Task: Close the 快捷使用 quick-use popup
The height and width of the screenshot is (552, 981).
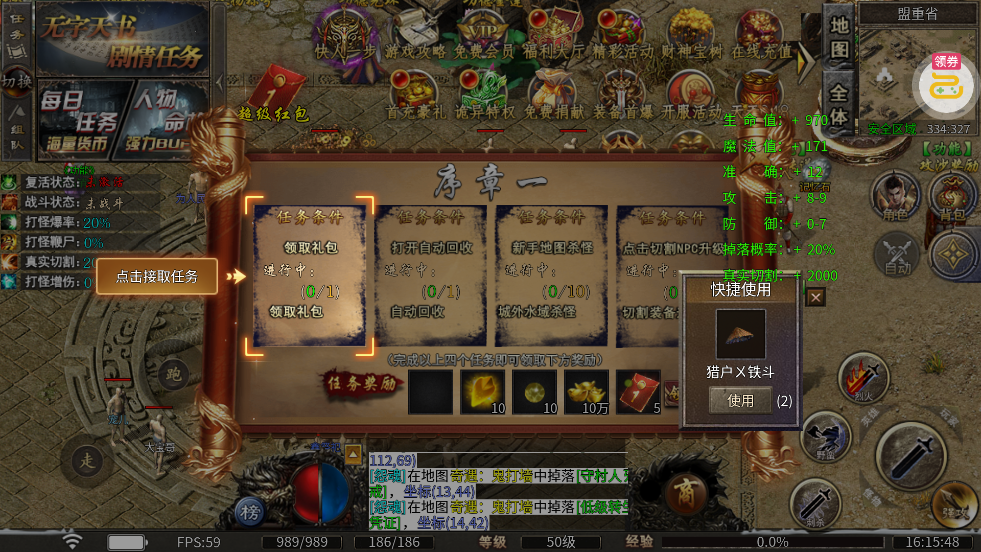Action: (816, 296)
